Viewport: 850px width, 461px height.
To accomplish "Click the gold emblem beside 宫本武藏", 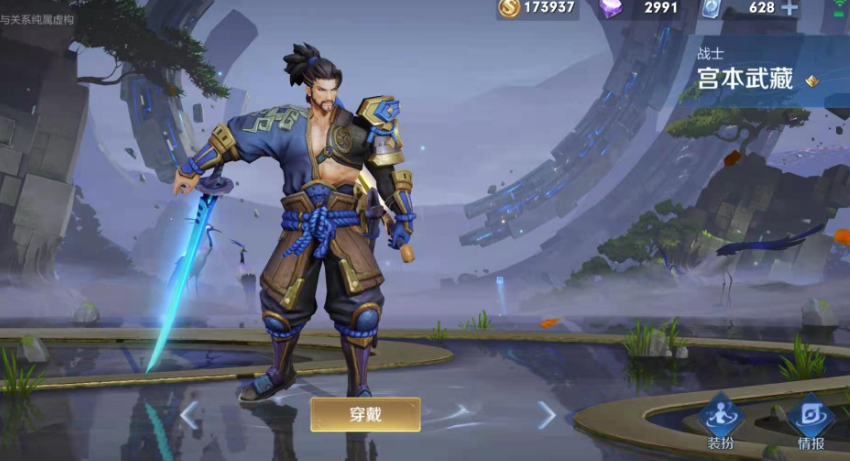I will (x=811, y=81).
